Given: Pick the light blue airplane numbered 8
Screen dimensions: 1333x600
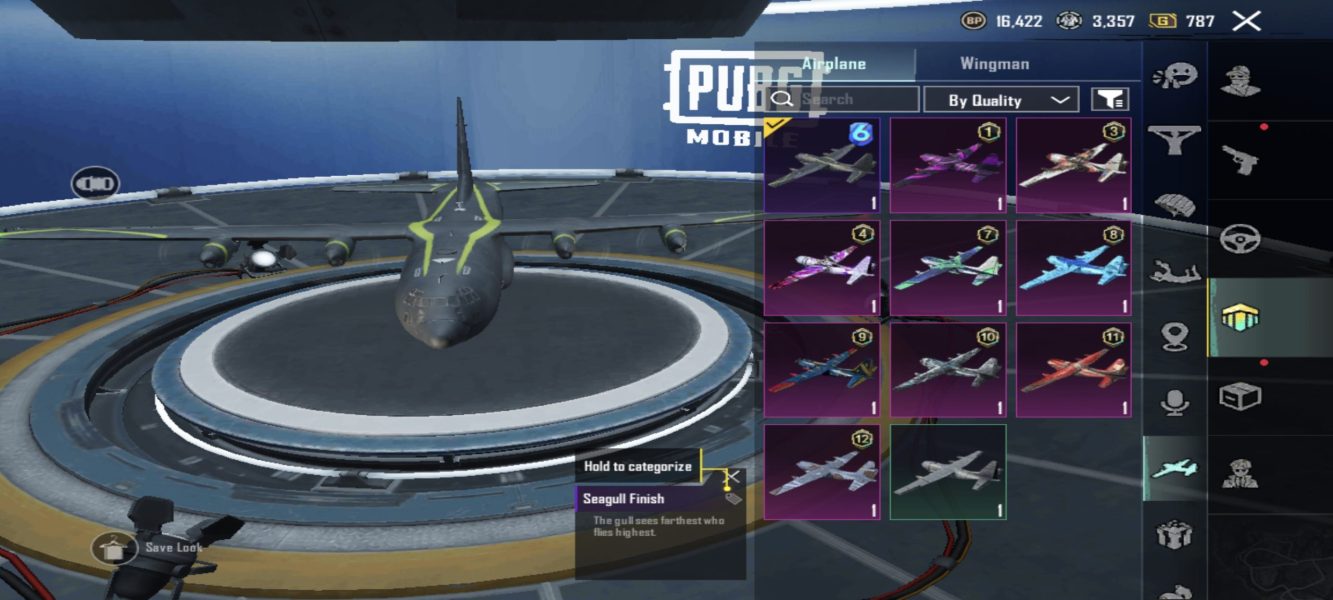Looking at the screenshot, I should tap(1073, 268).
